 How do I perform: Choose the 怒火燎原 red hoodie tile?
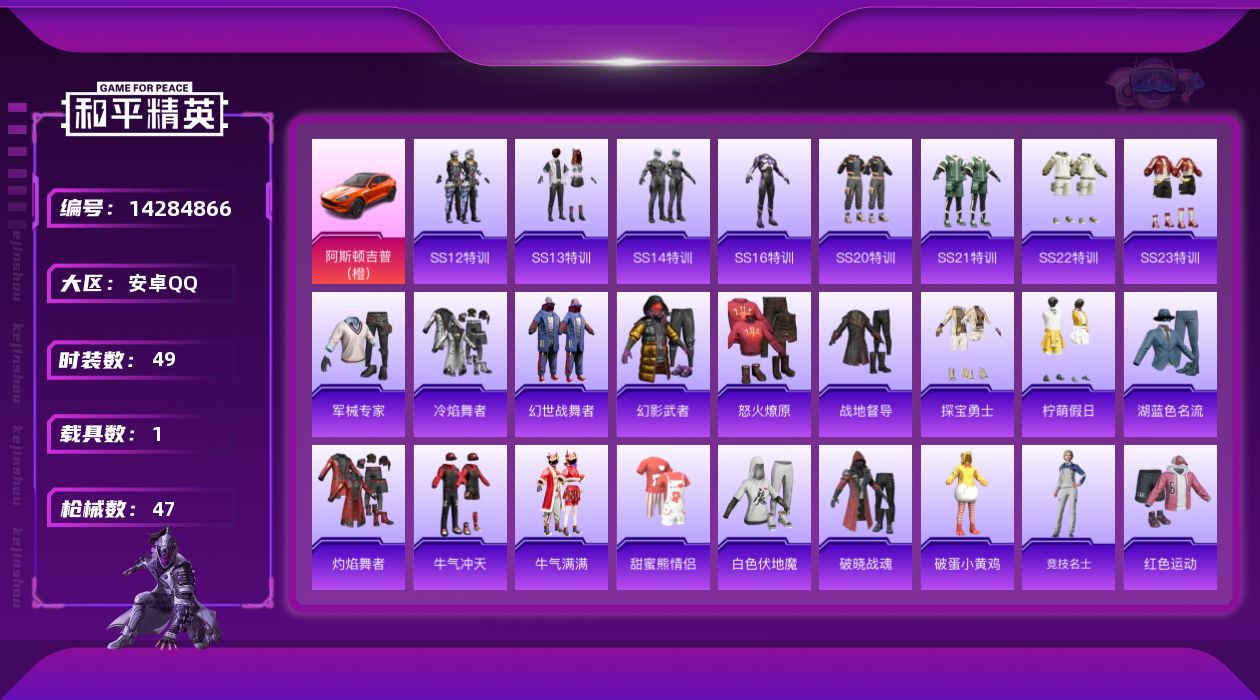tap(764, 364)
